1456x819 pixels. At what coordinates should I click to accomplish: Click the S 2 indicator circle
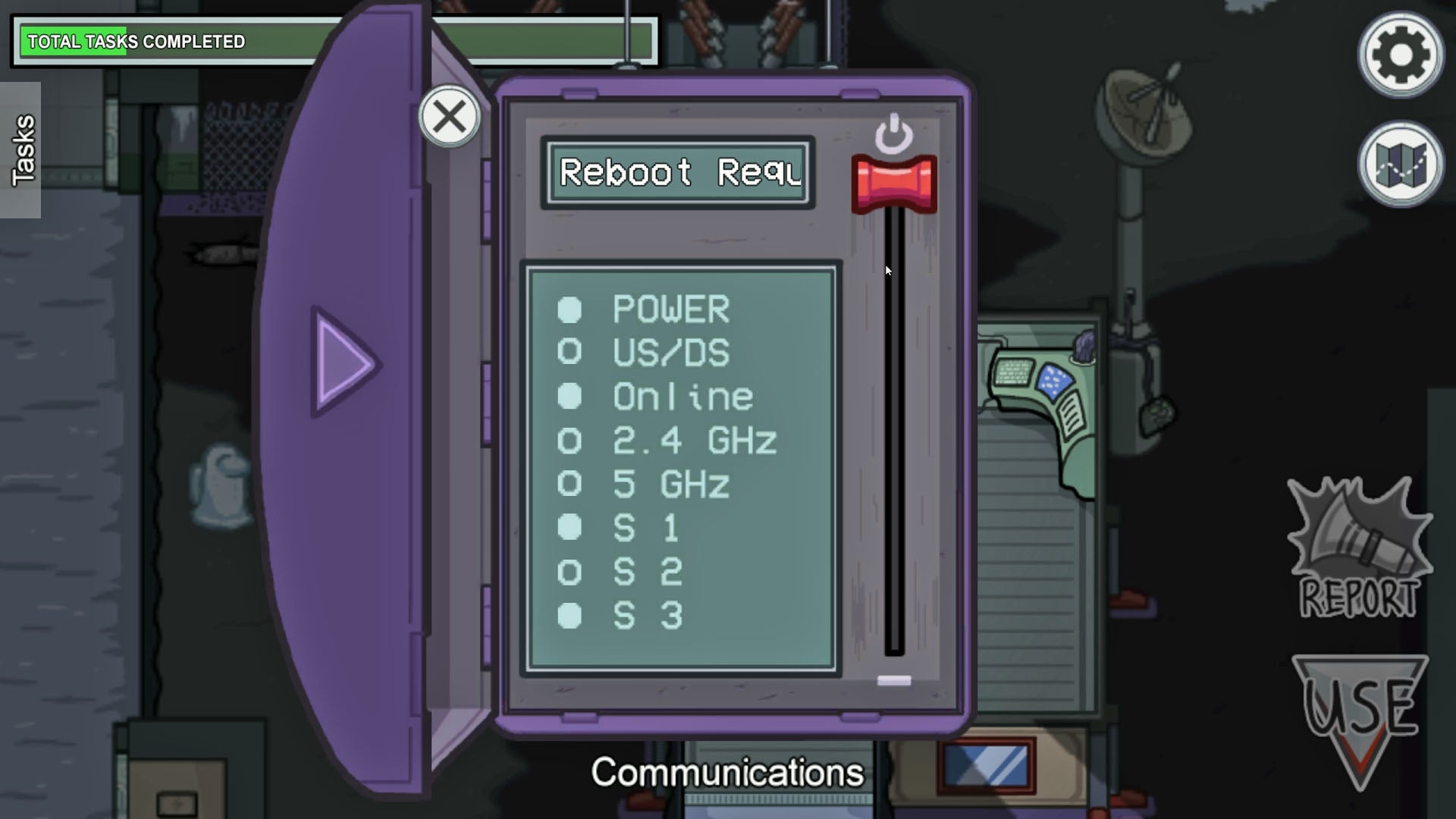click(570, 573)
